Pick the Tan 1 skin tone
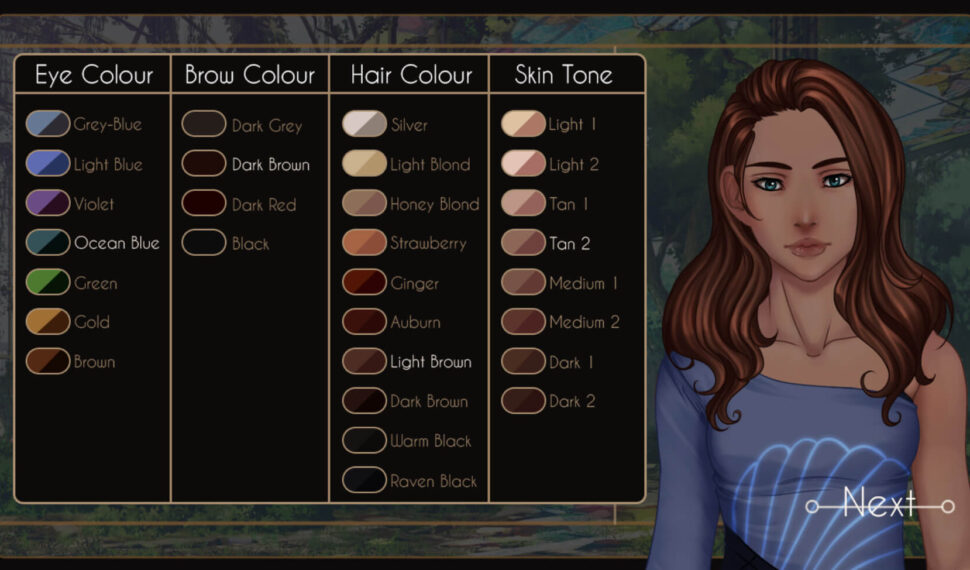 522,204
